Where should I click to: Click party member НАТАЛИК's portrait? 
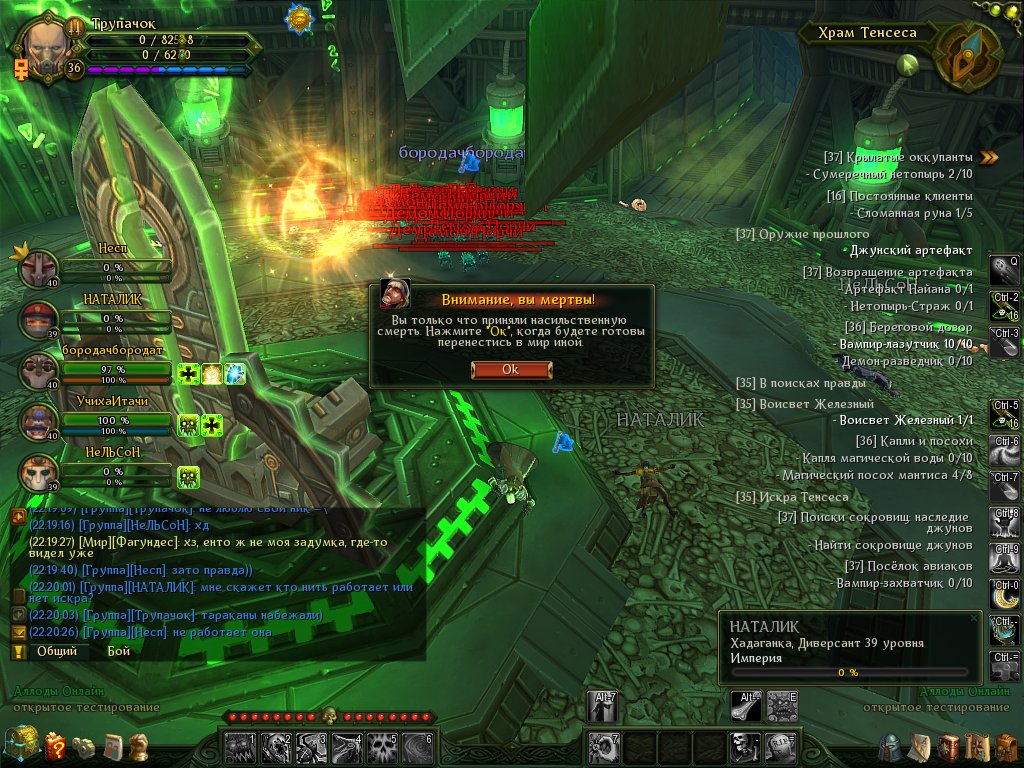coord(40,320)
